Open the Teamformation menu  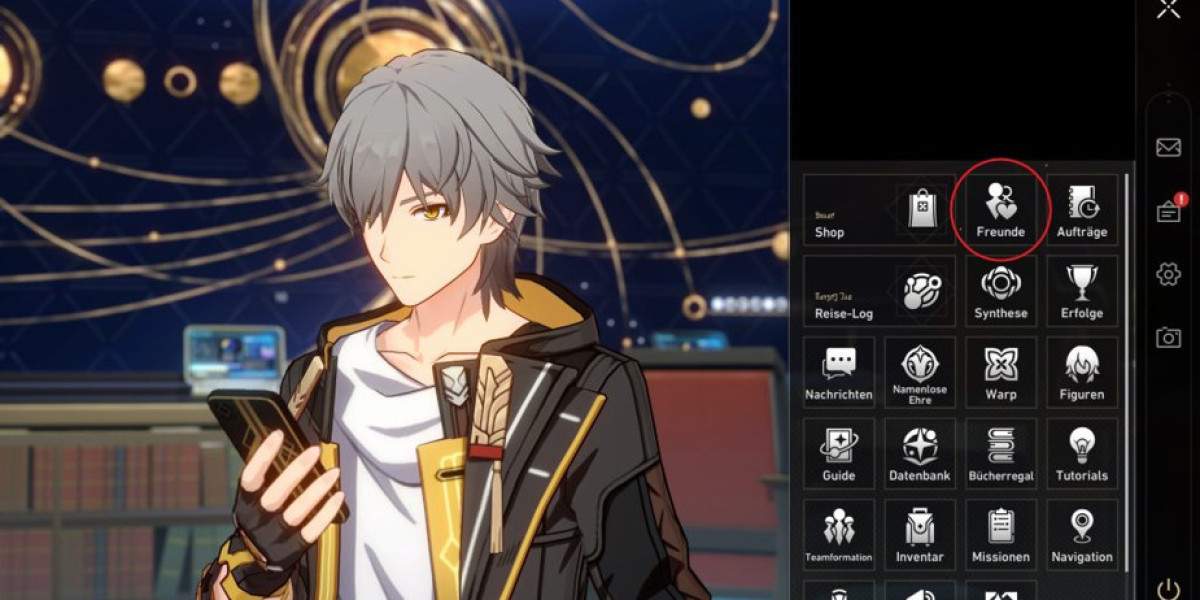click(x=839, y=534)
